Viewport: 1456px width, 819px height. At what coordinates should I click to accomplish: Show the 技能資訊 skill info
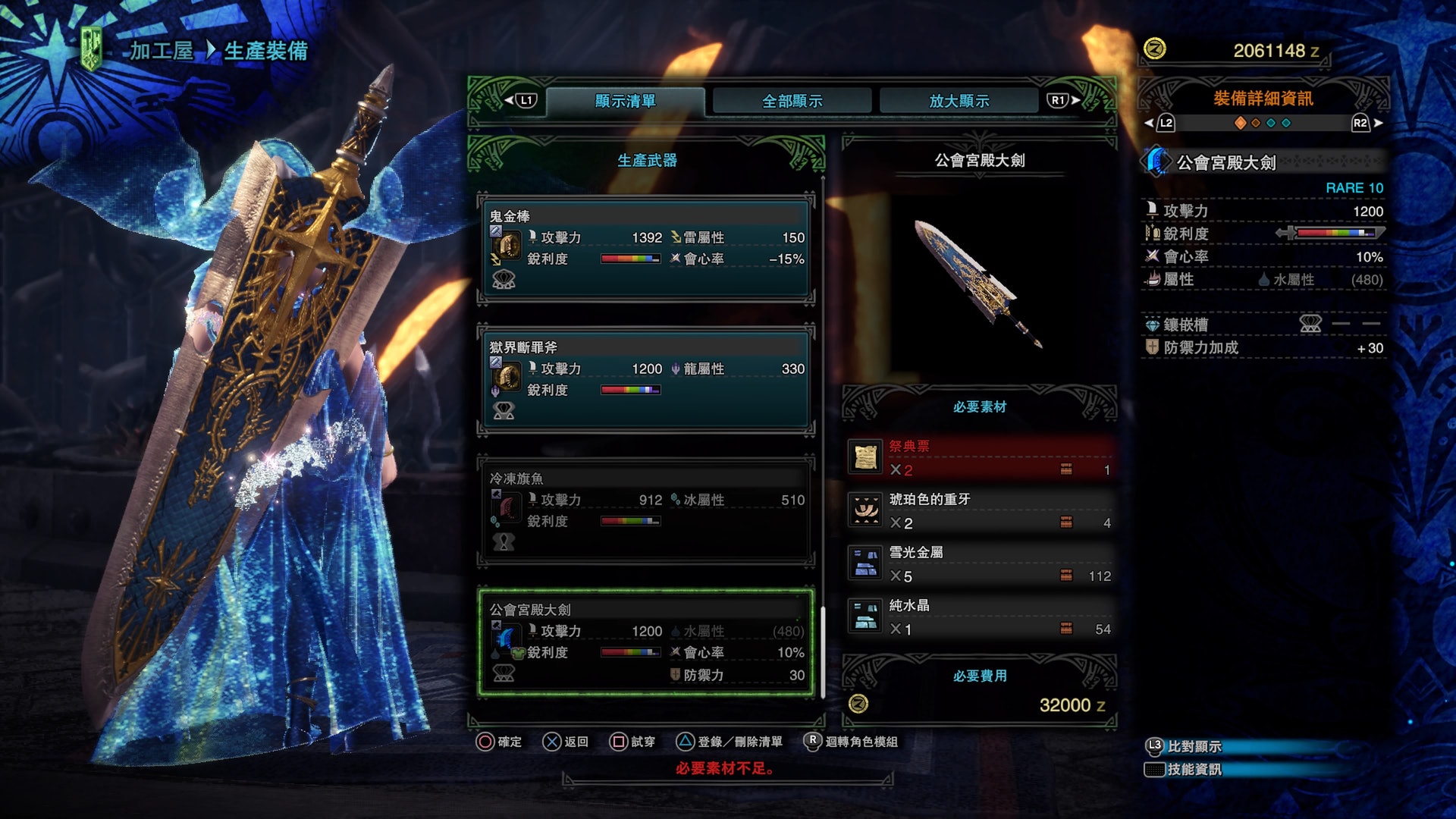pos(1194,769)
